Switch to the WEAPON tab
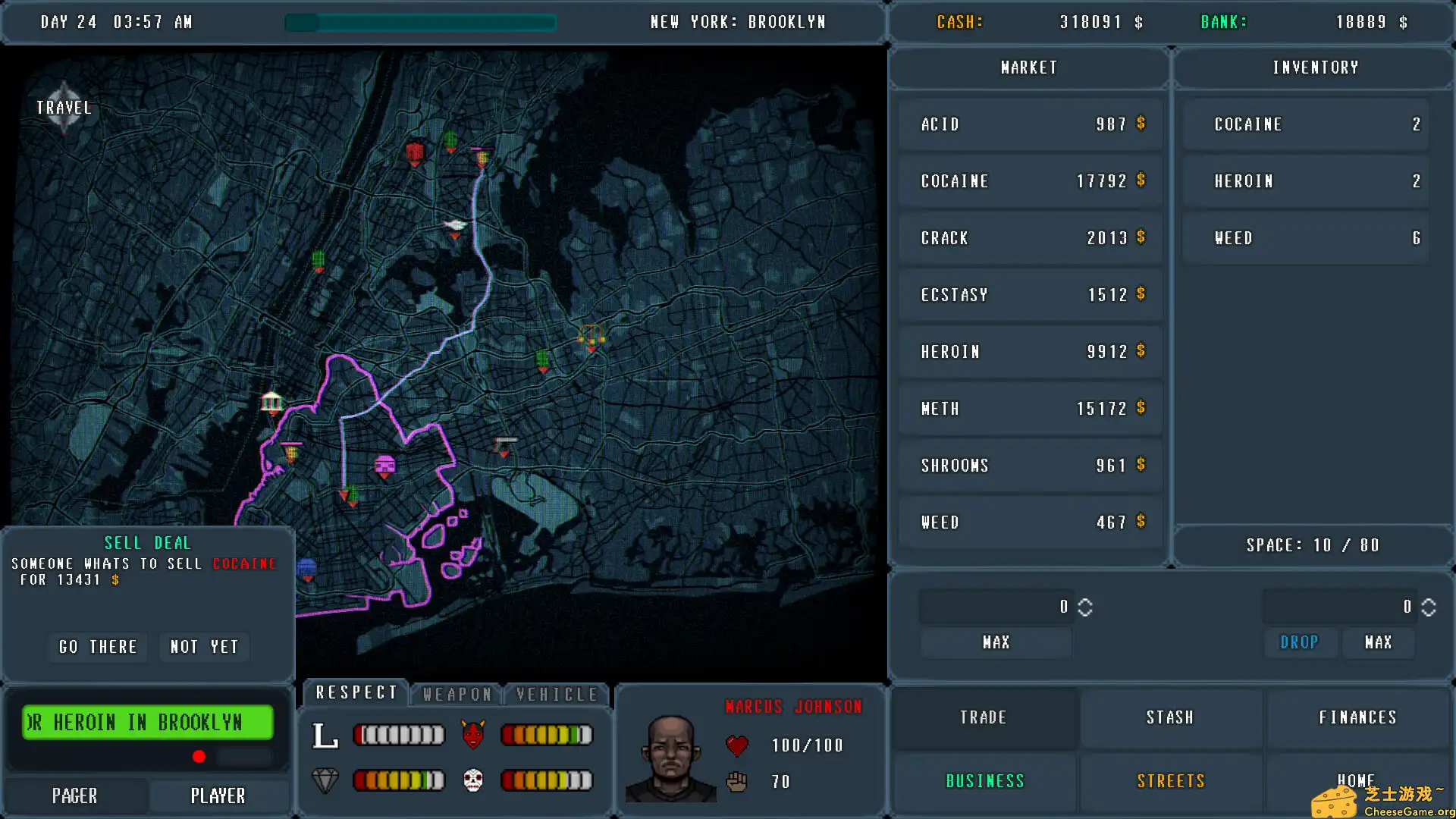The image size is (1456, 819). [456, 693]
